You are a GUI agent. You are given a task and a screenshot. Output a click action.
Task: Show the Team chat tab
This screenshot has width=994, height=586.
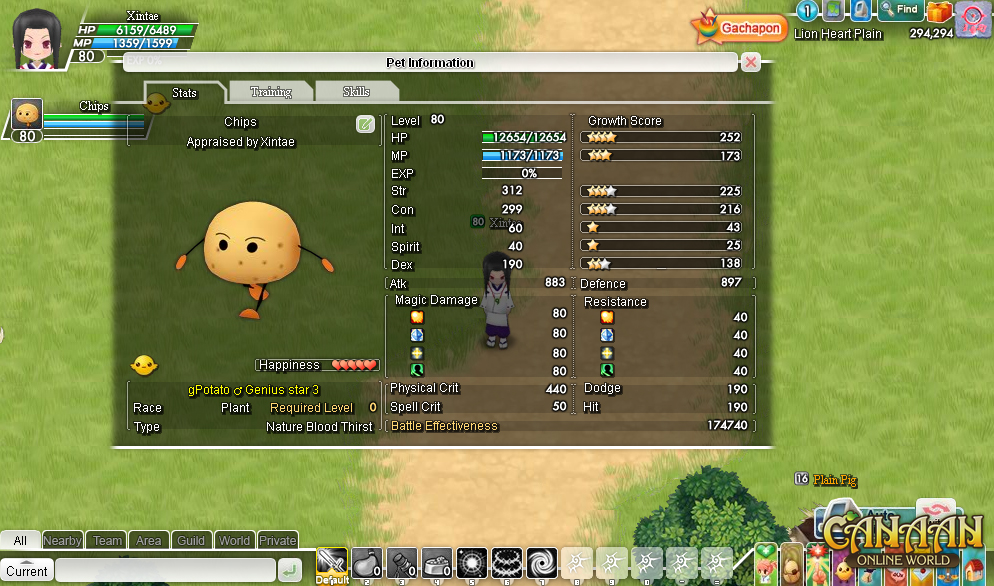[x=107, y=541]
